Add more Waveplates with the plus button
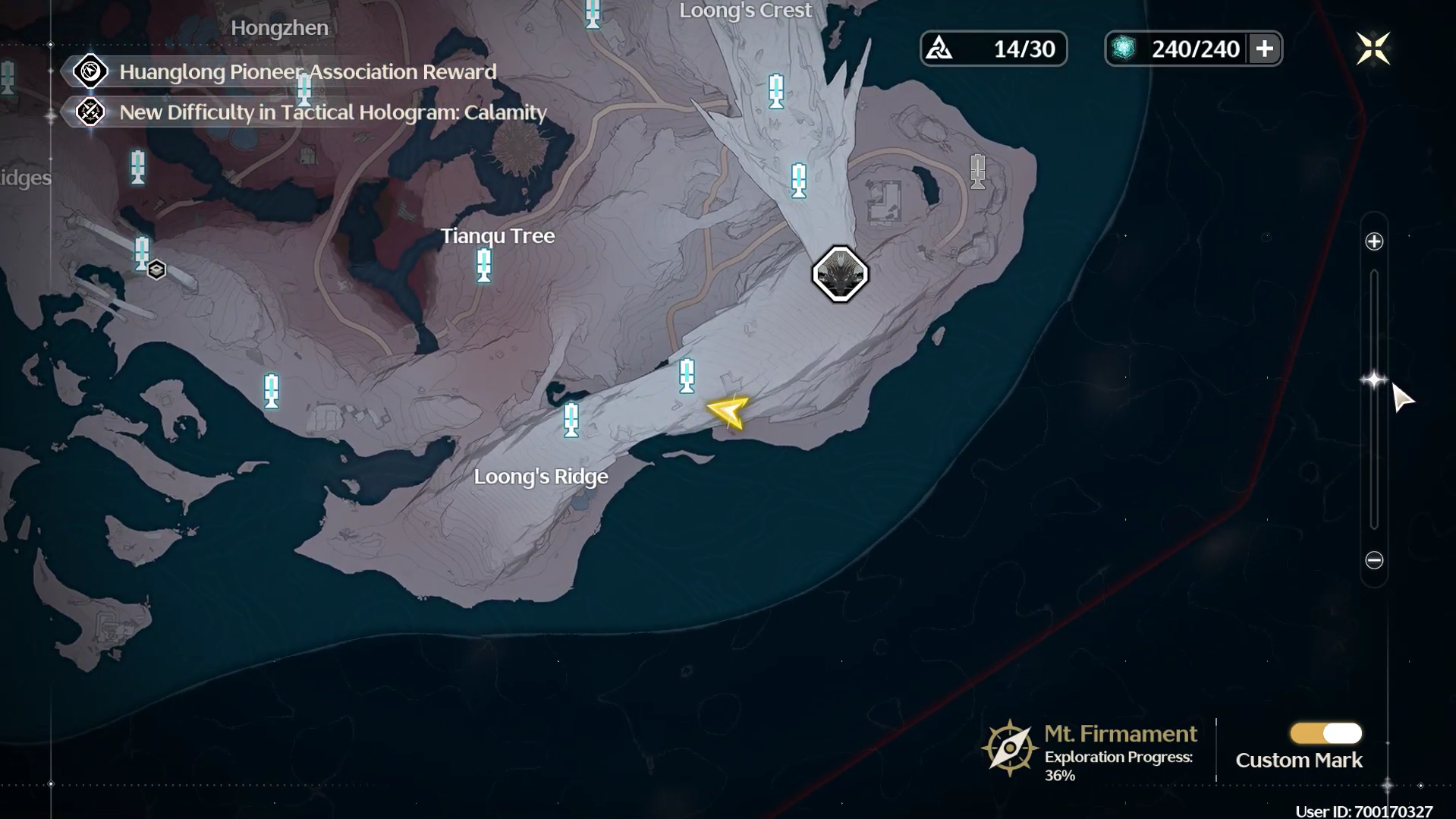The width and height of the screenshot is (1456, 819). pos(1264,49)
